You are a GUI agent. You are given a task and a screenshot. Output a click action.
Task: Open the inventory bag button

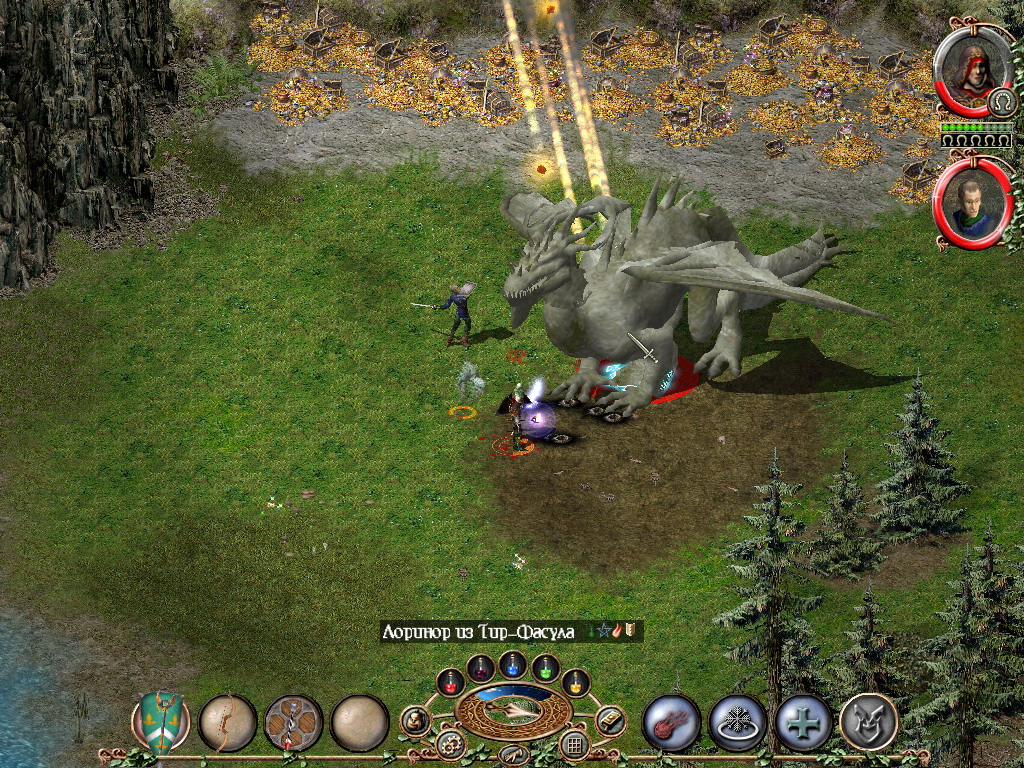point(415,720)
